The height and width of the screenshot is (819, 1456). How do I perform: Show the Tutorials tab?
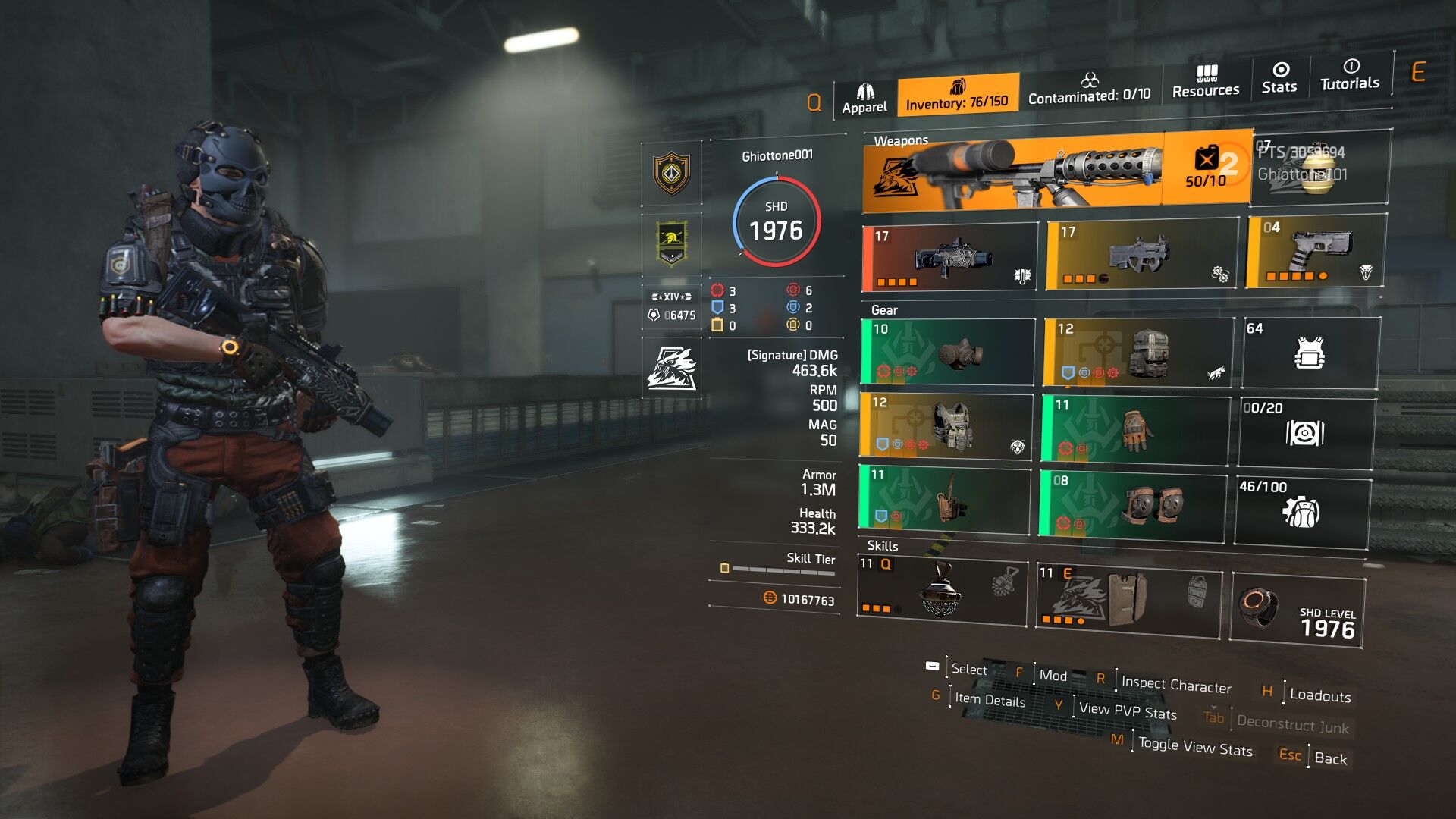[1350, 75]
